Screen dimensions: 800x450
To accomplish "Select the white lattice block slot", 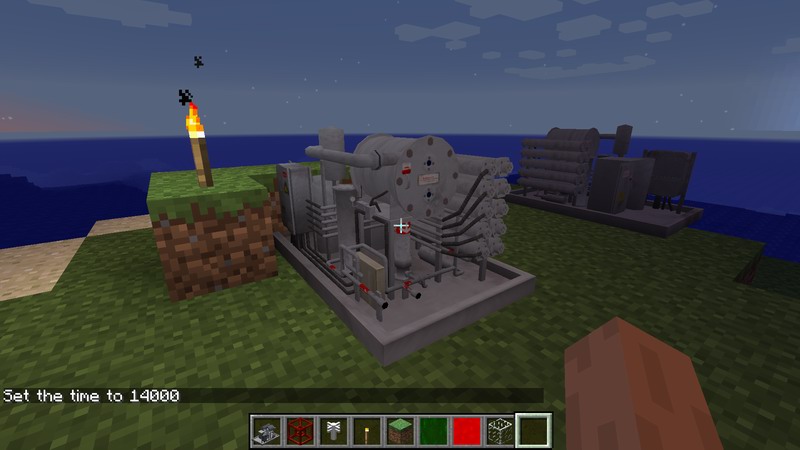I will point(499,431).
